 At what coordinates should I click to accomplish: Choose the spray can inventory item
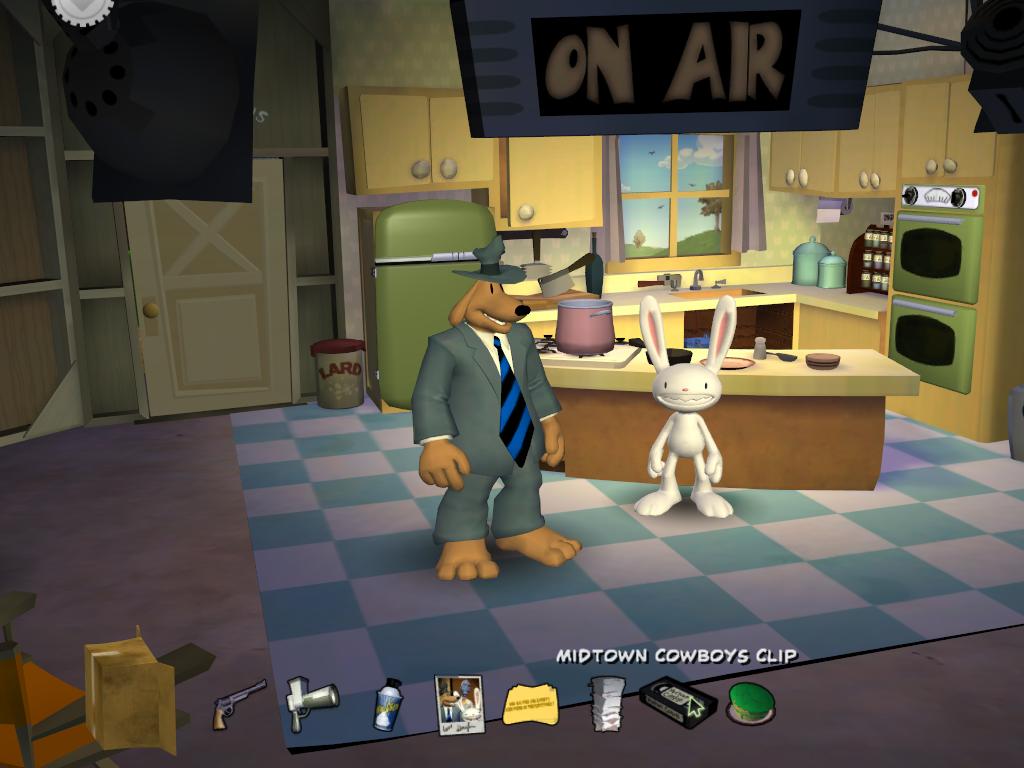[x=388, y=703]
